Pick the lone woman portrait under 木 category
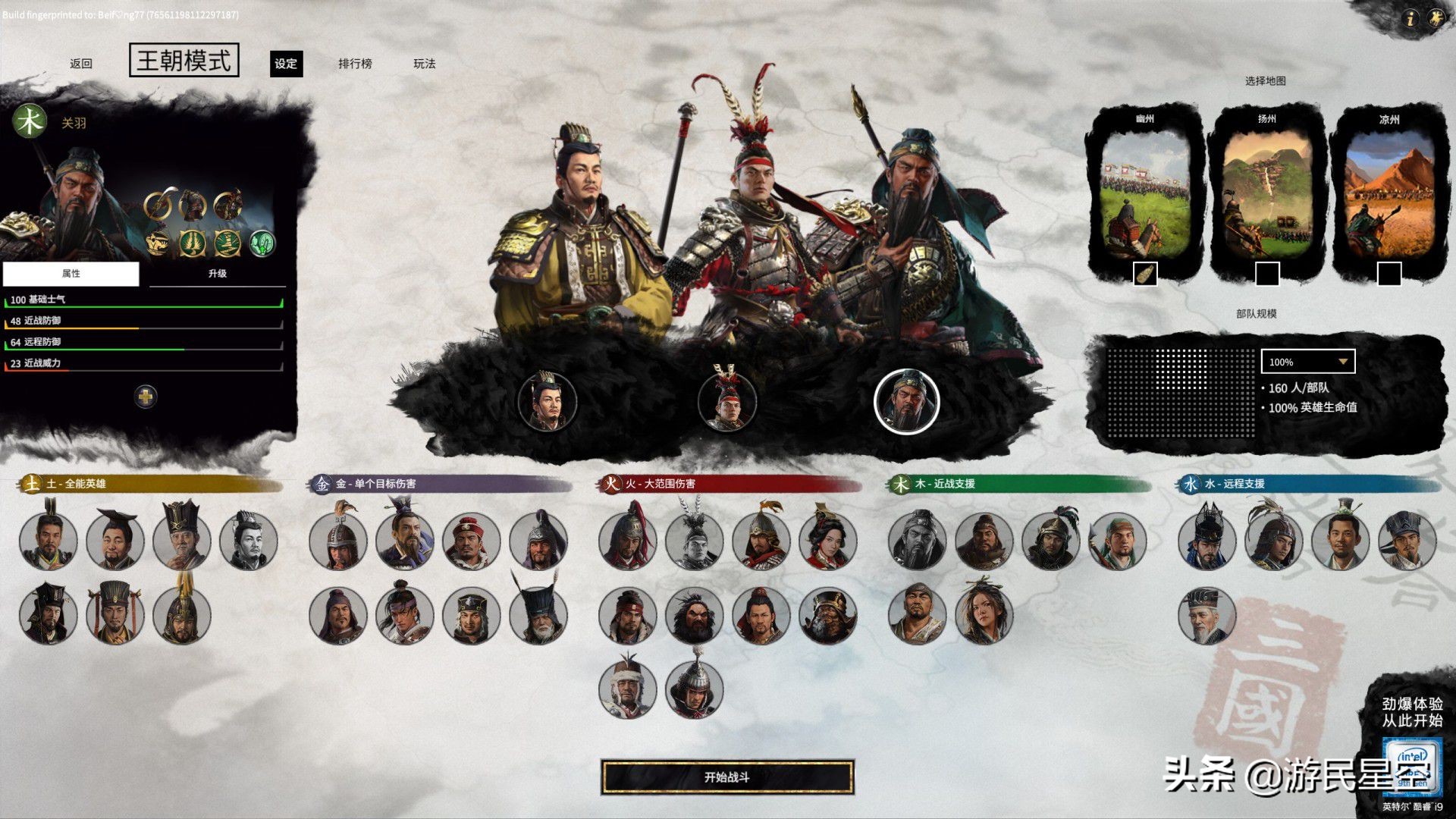Viewport: 1456px width, 819px height. [x=984, y=615]
